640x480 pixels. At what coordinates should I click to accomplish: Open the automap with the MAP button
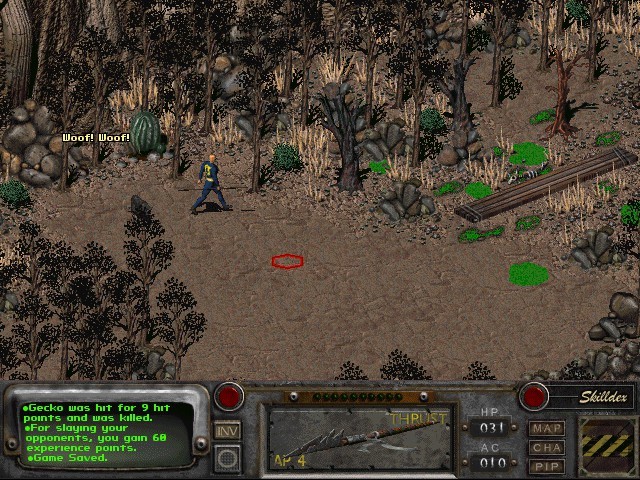click(x=547, y=429)
